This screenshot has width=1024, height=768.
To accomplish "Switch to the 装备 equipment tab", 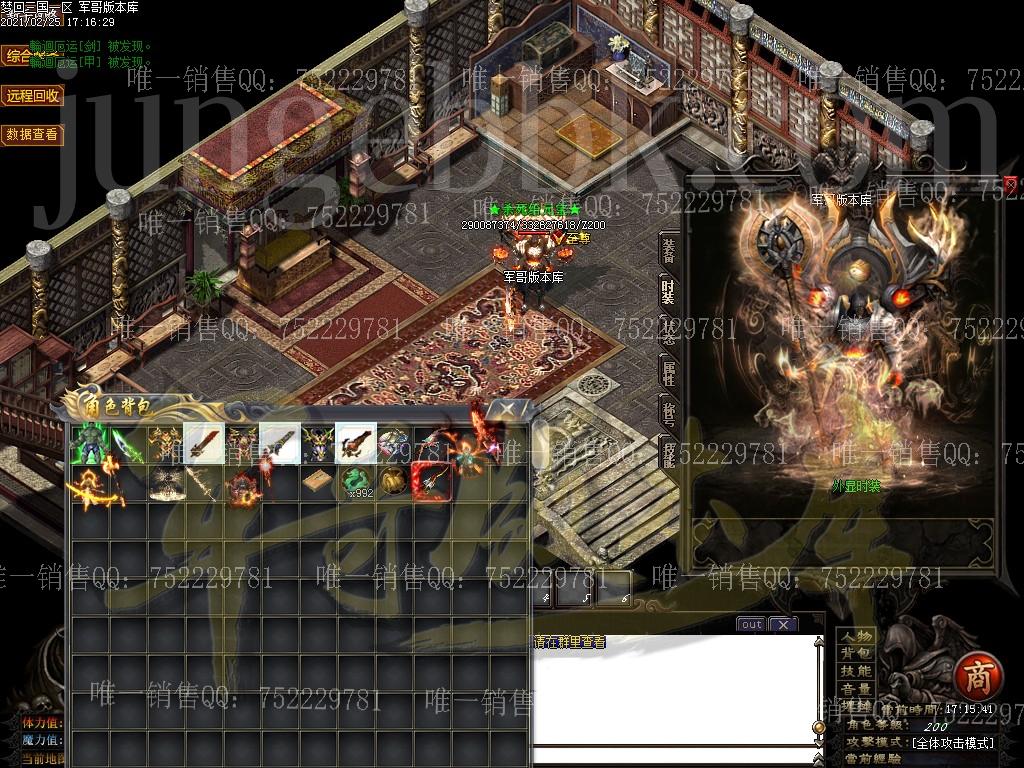I will coord(668,250).
